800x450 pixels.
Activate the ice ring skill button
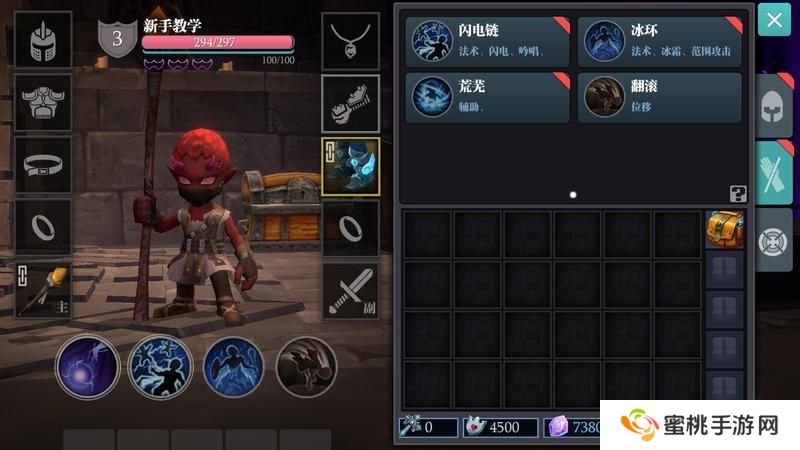click(233, 366)
